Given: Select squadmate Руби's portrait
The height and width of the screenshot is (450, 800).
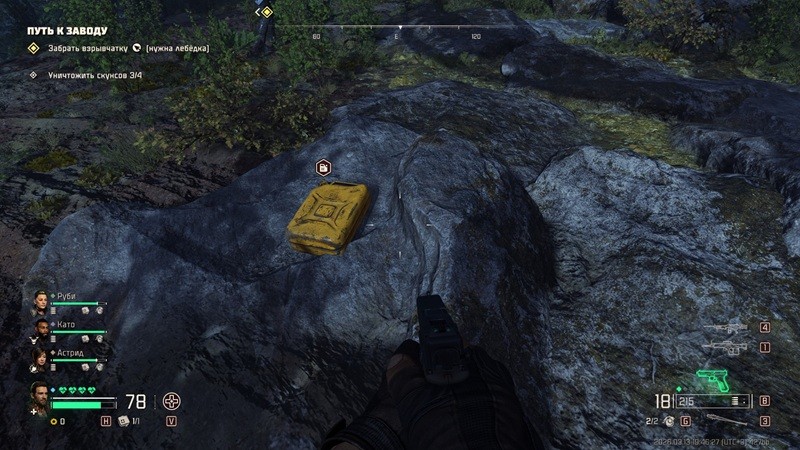Looking at the screenshot, I should pos(42,301).
